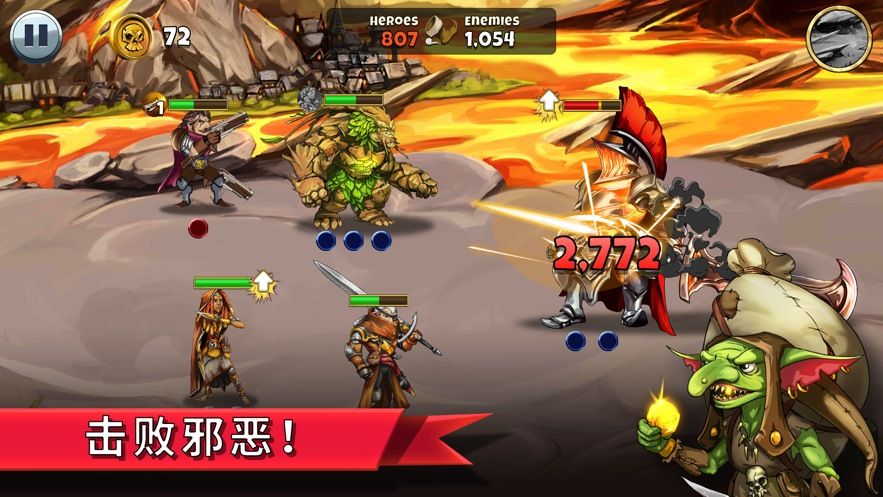Pause the battle
Viewport: 883px width, 497px height.
click(35, 36)
